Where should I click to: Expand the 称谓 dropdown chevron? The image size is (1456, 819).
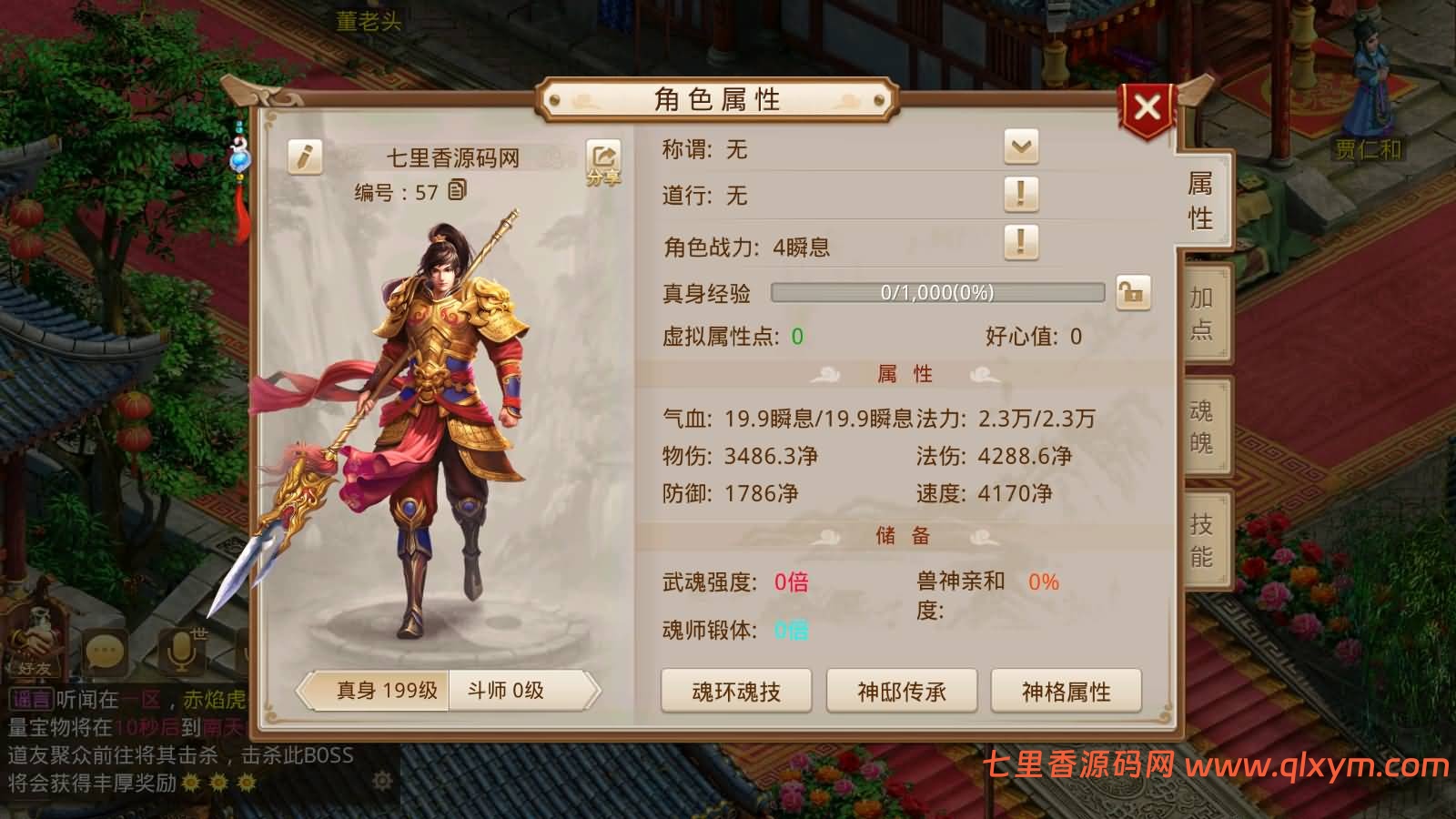1021,145
